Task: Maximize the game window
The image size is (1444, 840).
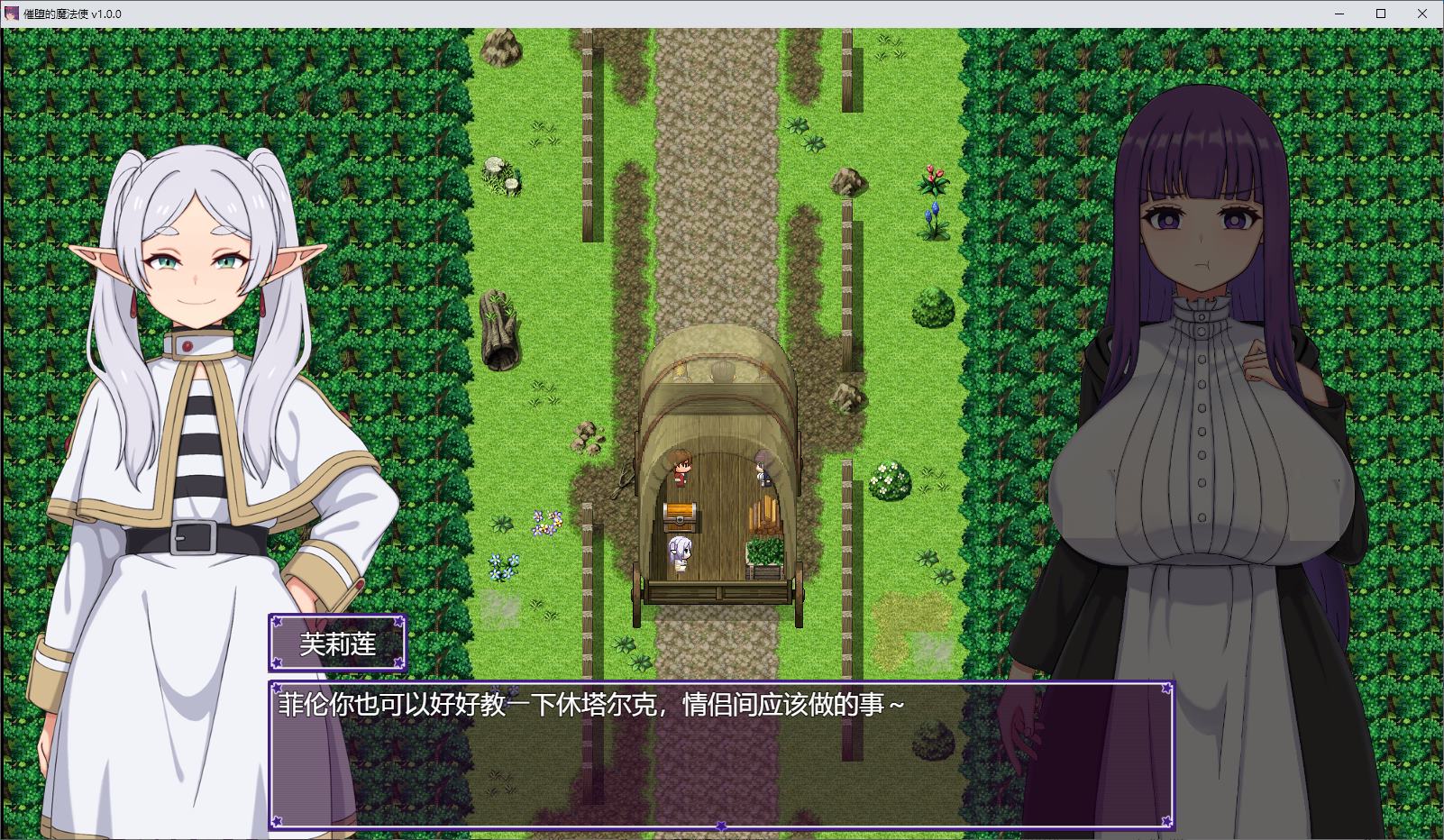Action: [1381, 14]
